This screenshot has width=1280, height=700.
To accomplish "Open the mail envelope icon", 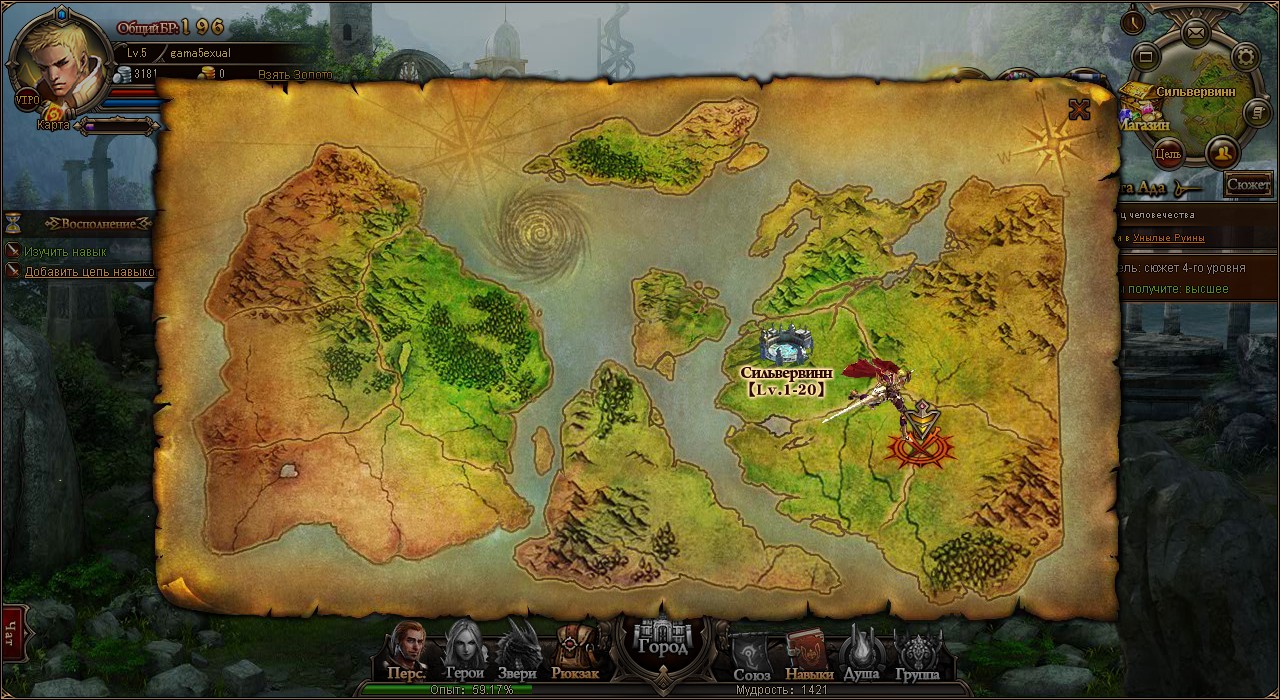I will (x=1195, y=32).
